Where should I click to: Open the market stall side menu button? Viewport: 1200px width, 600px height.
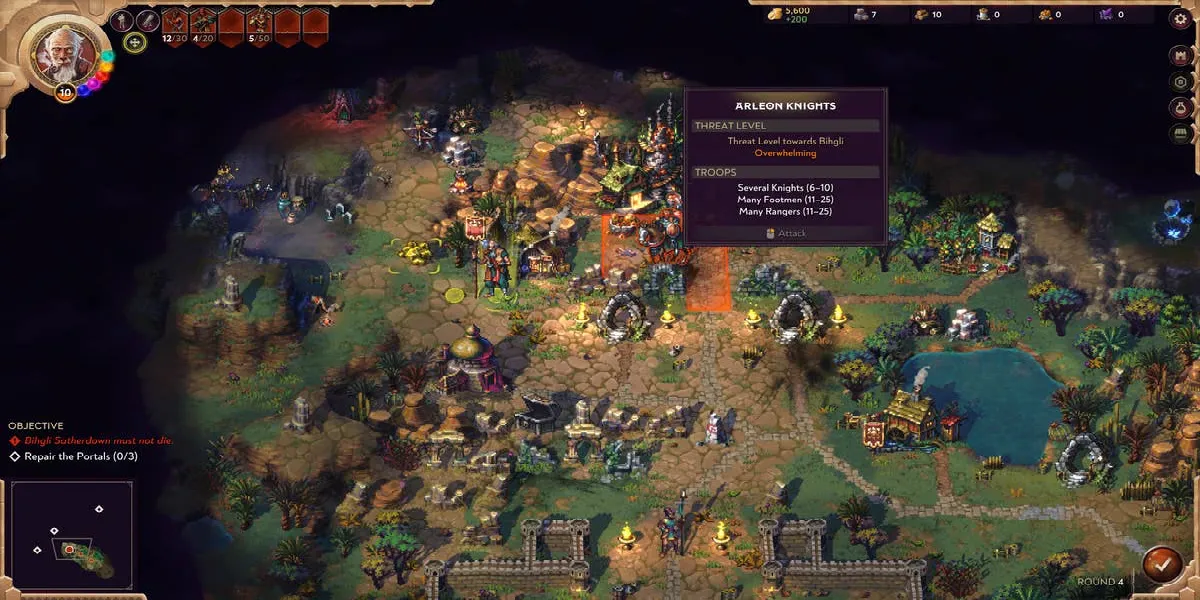tap(1179, 134)
